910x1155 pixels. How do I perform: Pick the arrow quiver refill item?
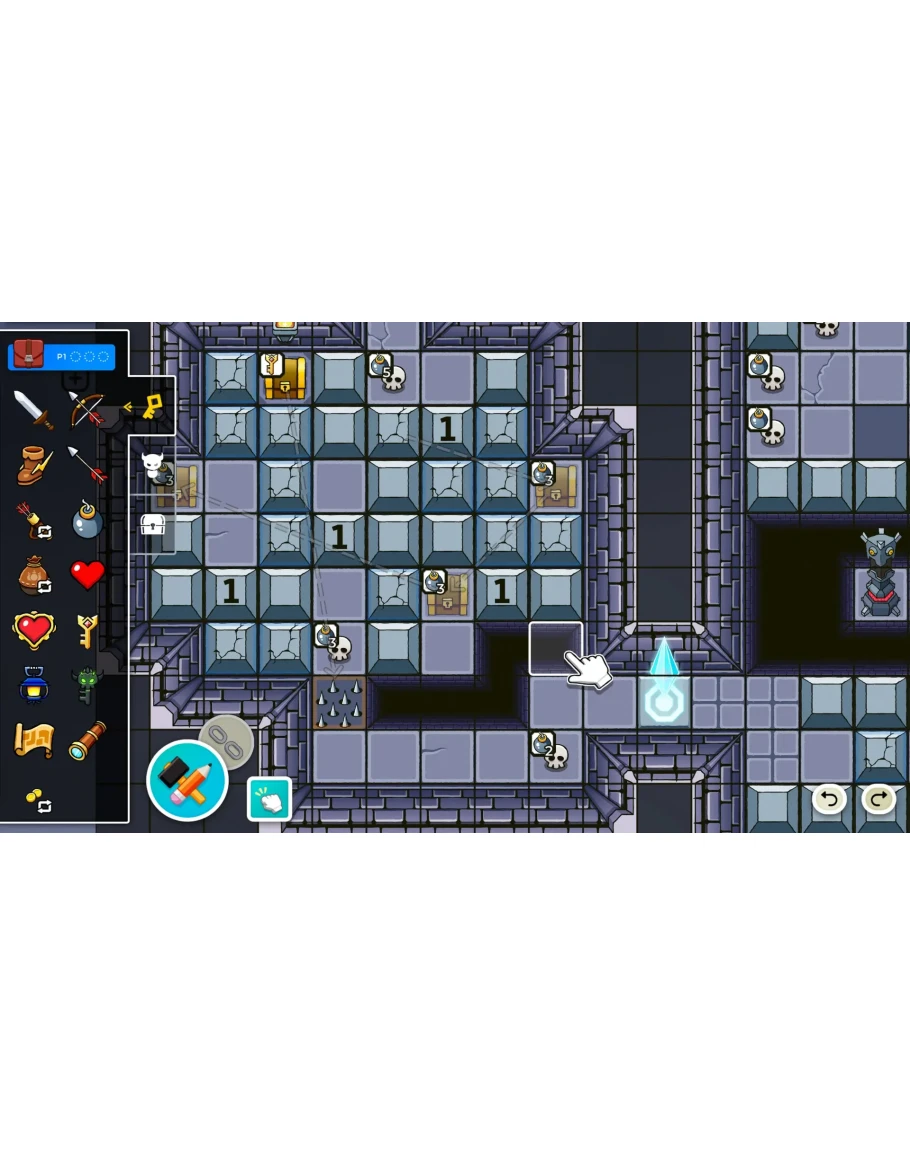[33, 521]
